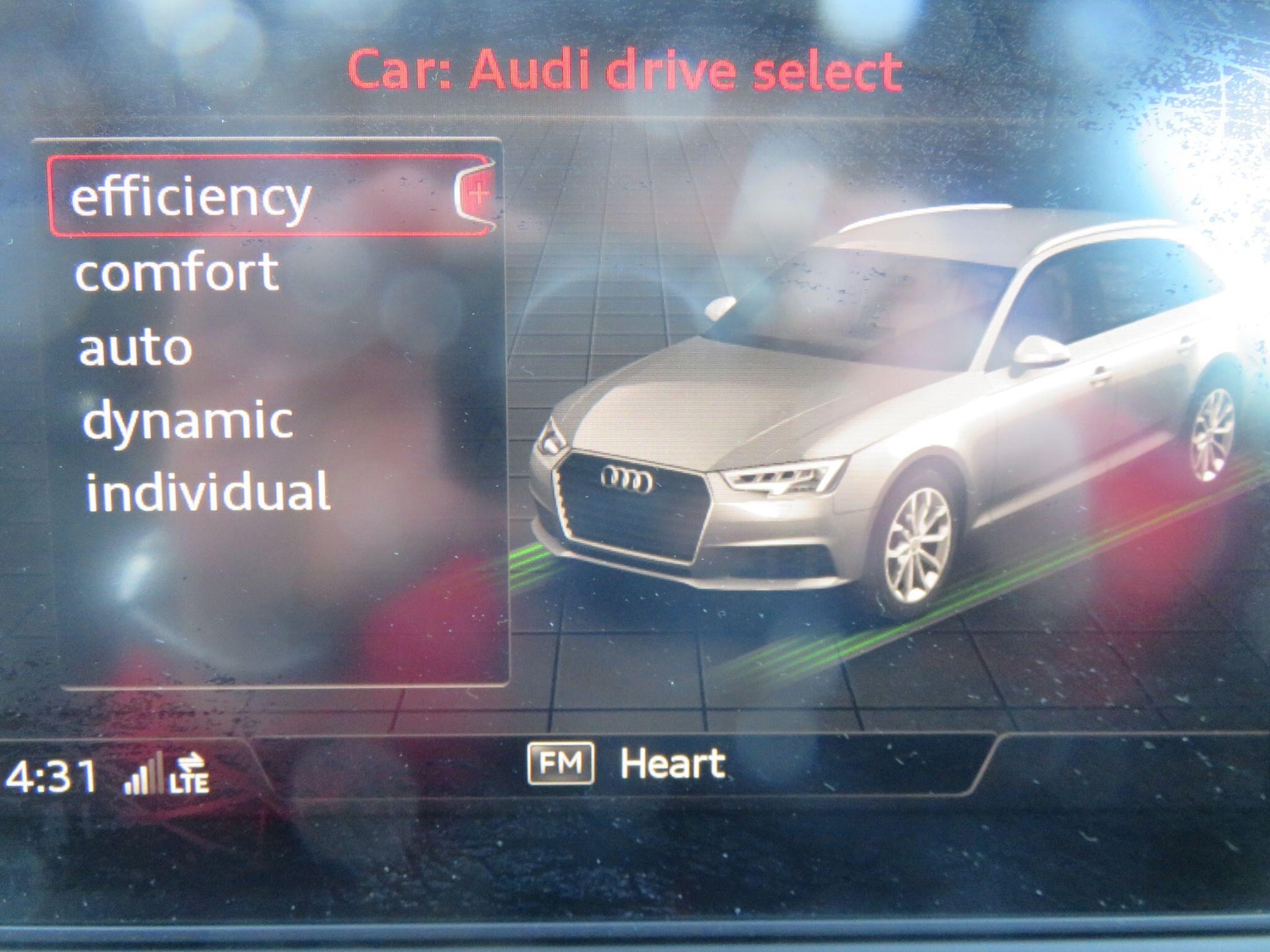Click the FM source badge icon

click(562, 763)
